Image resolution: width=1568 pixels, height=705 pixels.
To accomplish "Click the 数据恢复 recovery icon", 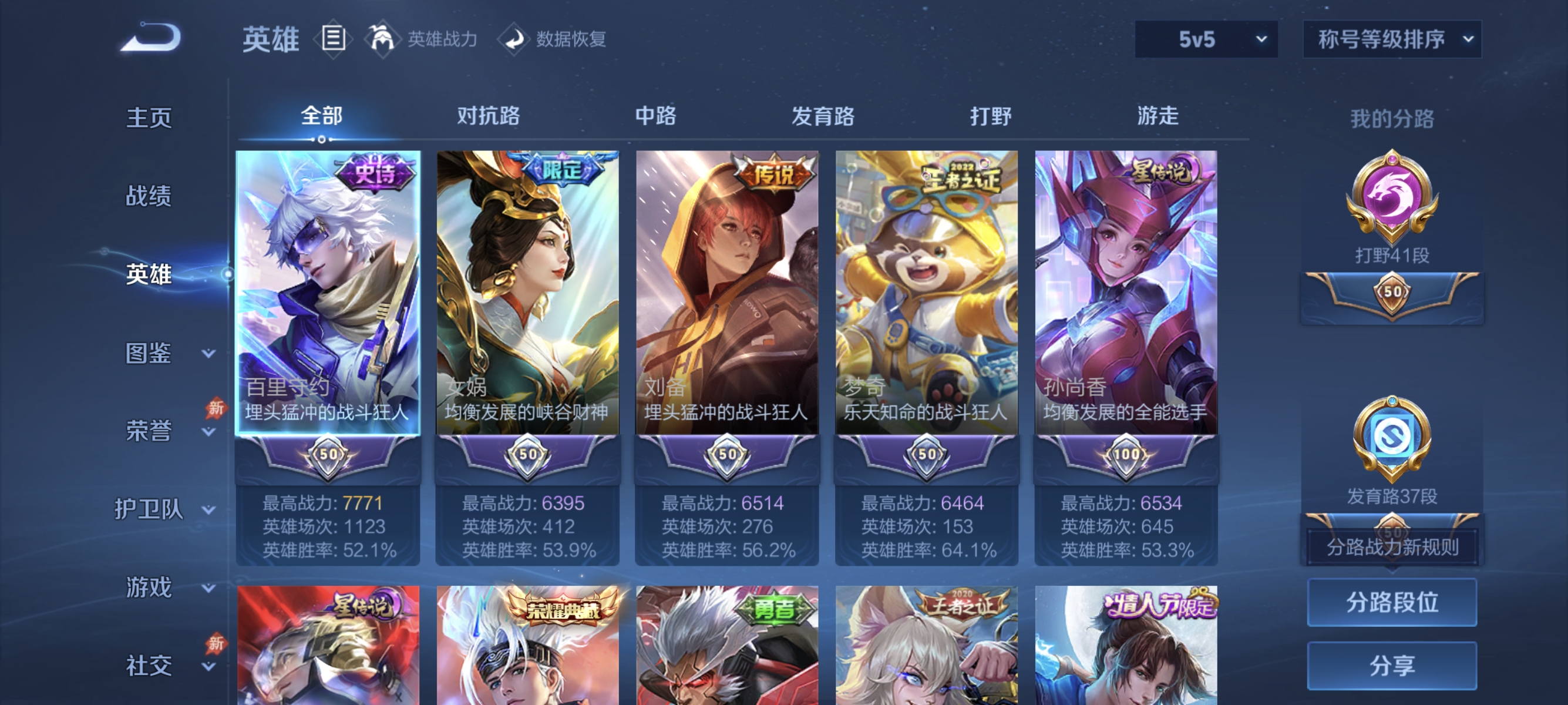I will click(x=514, y=38).
